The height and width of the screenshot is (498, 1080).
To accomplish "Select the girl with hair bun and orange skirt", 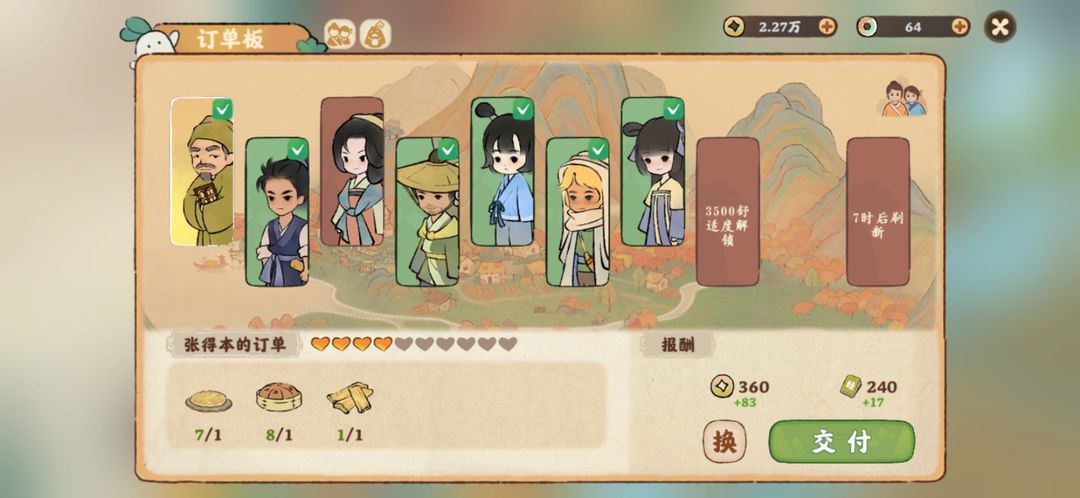I will [652, 172].
